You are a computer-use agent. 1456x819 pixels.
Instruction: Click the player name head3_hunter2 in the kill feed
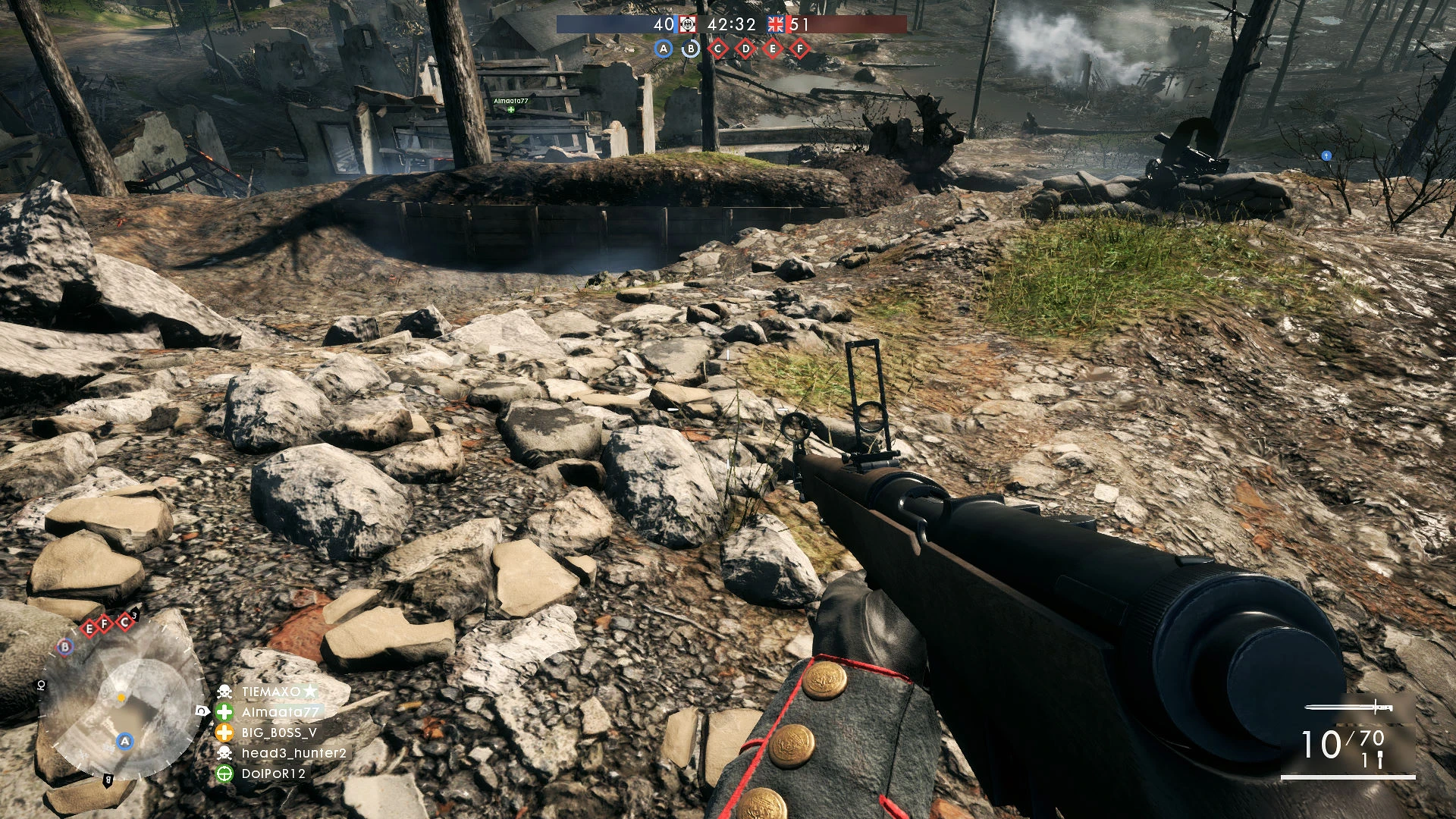[293, 753]
